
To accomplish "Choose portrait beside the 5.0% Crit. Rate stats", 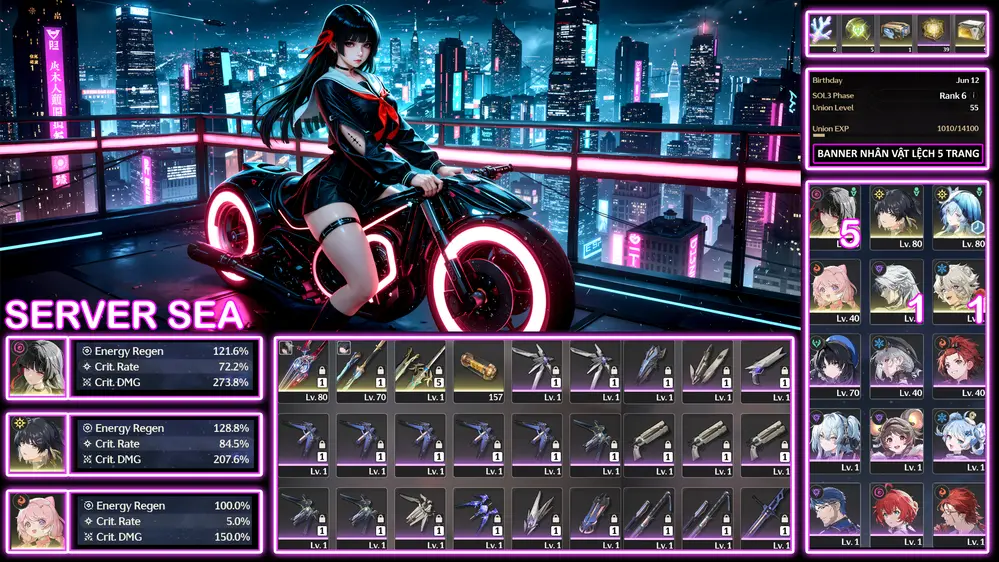I will 37,521.
